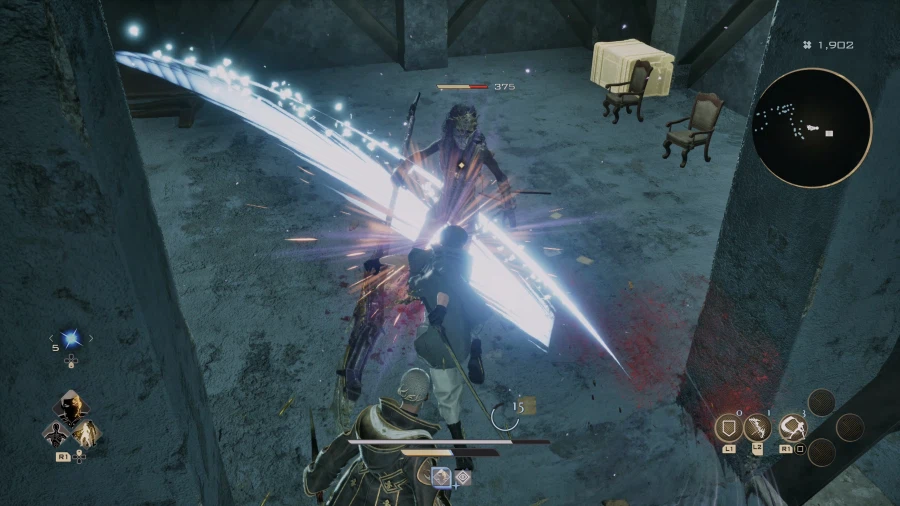Viewport: 900px width, 506px height.
Task: Cycle quick item with the left arrow
Action: click(x=50, y=339)
